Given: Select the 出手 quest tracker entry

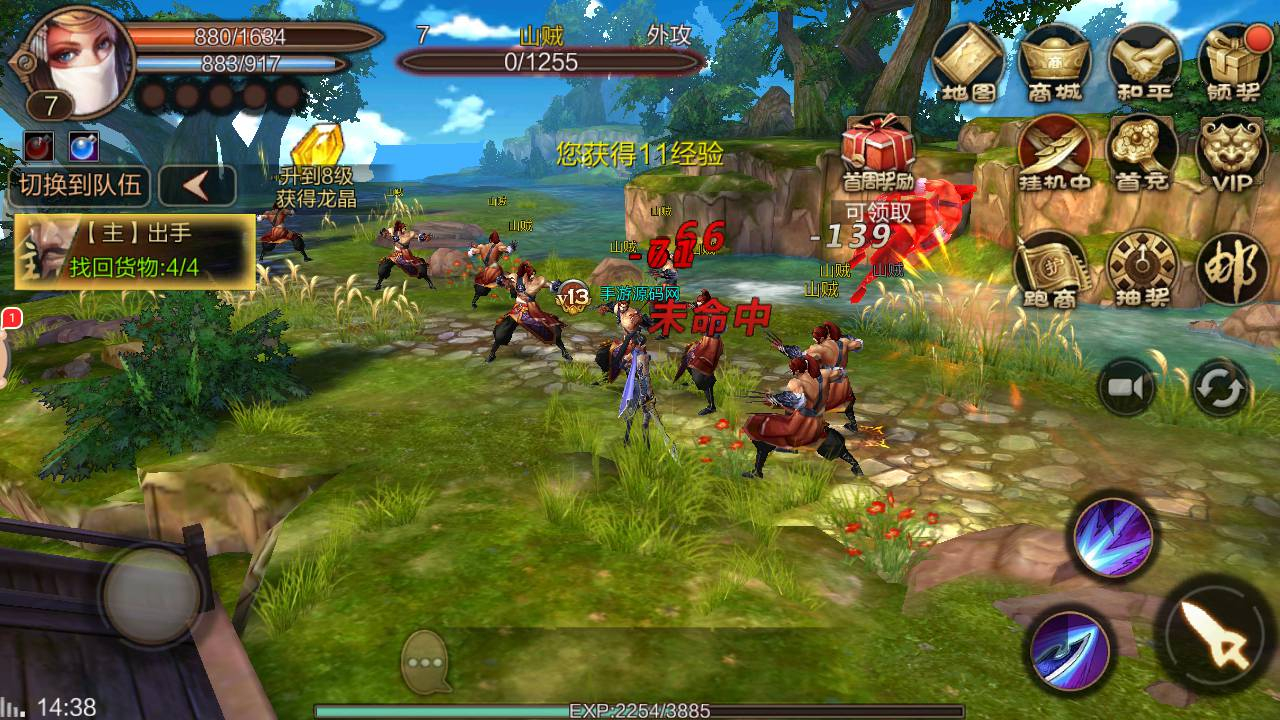Looking at the screenshot, I should coord(134,251).
